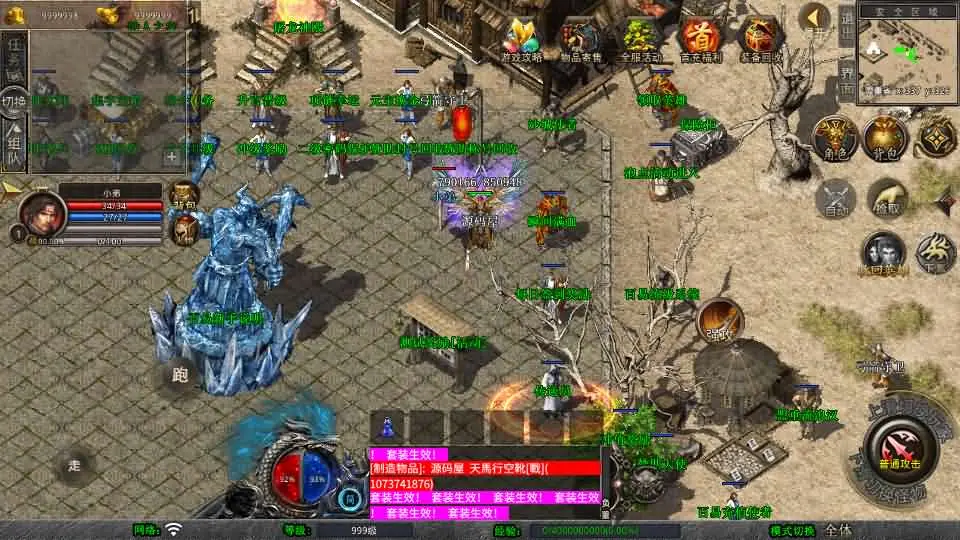Toggle 自动 auto-combat with crossed swords

pyautogui.click(x=834, y=198)
